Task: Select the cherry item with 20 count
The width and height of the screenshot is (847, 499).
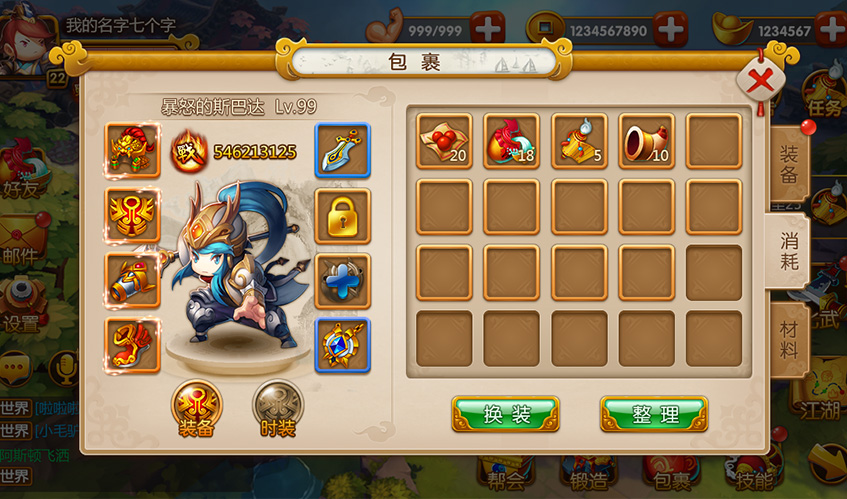Action: pos(444,140)
